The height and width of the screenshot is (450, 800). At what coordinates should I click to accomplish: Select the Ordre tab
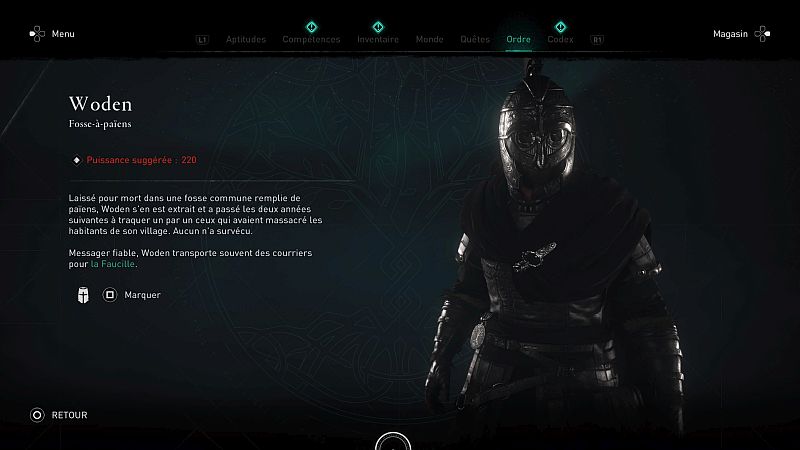pos(519,40)
